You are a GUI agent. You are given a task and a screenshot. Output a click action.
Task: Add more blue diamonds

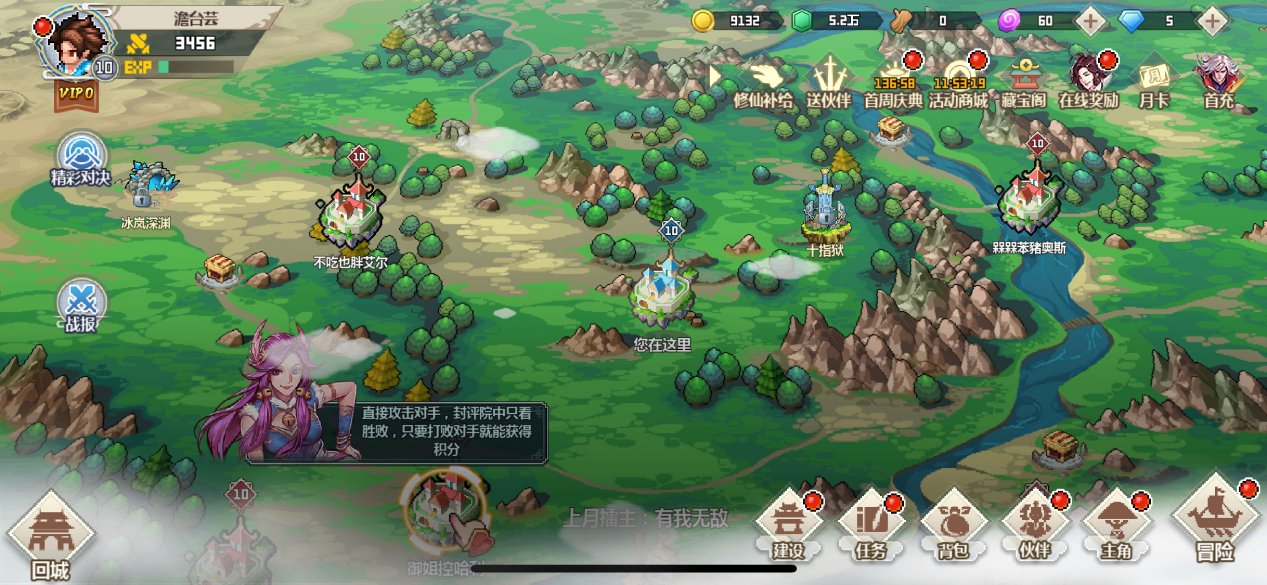(1212, 20)
